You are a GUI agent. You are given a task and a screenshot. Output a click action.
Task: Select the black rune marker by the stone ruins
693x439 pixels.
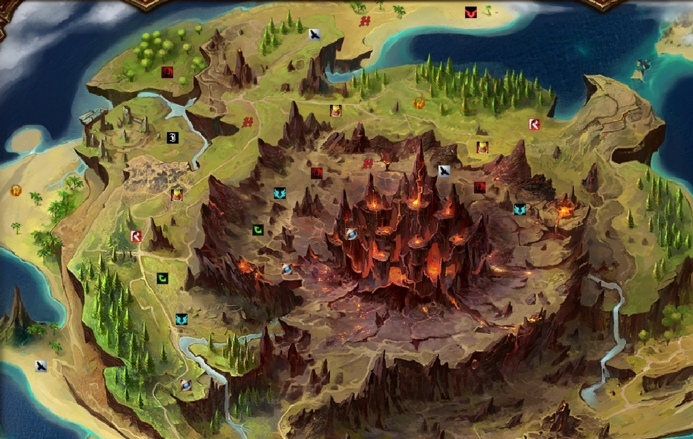[x=172, y=138]
